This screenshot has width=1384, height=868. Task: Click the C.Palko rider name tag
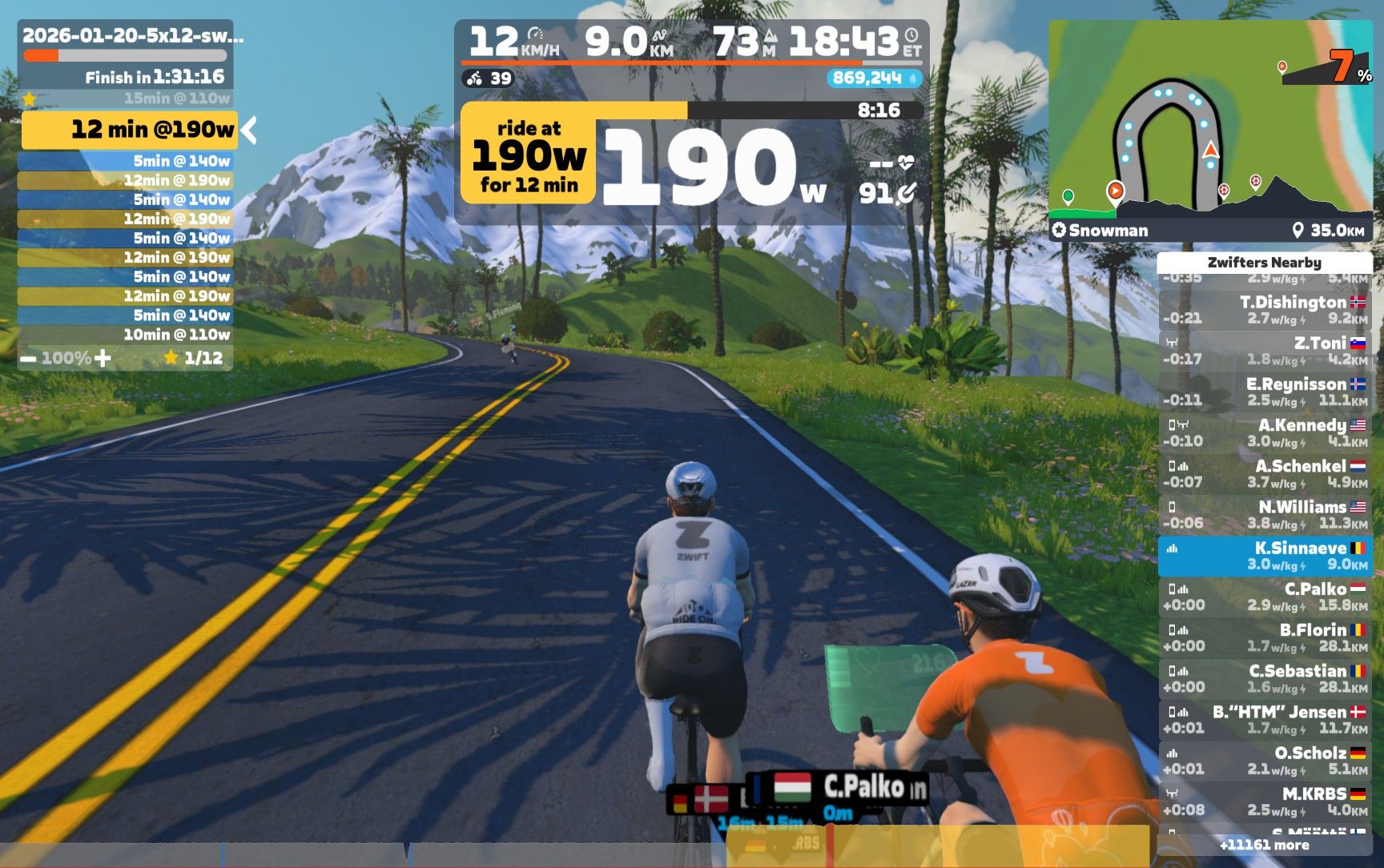(x=863, y=787)
